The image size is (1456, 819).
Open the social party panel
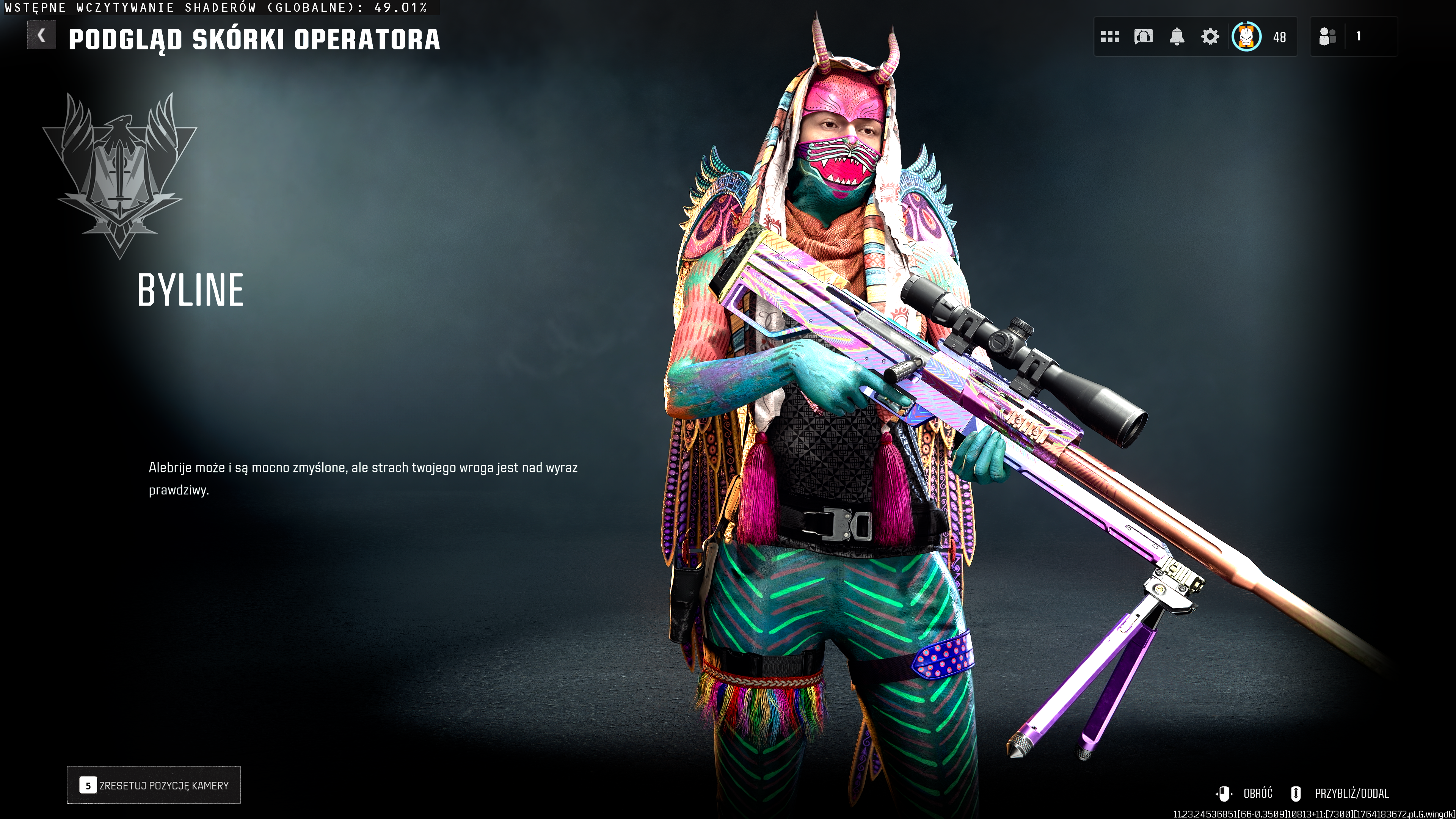(1352, 37)
